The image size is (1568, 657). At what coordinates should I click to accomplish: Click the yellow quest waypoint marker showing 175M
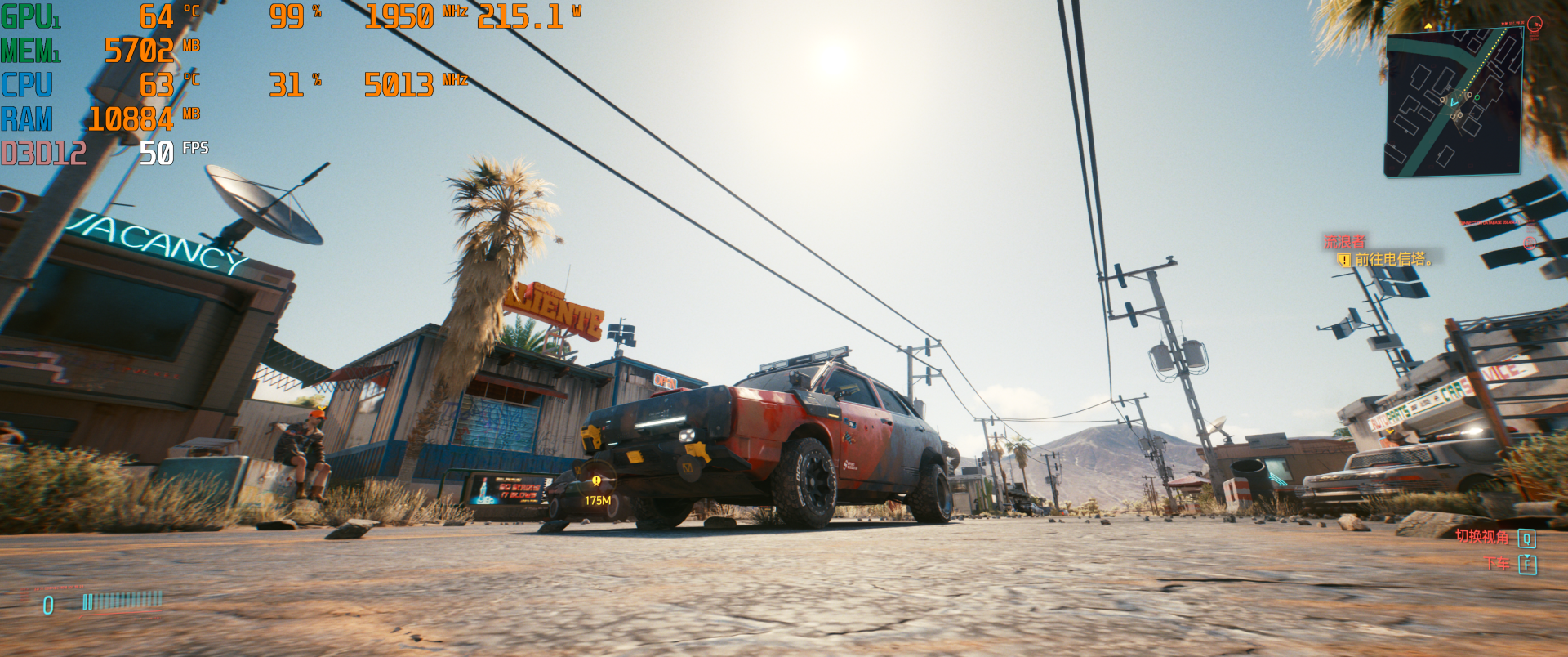click(x=596, y=481)
